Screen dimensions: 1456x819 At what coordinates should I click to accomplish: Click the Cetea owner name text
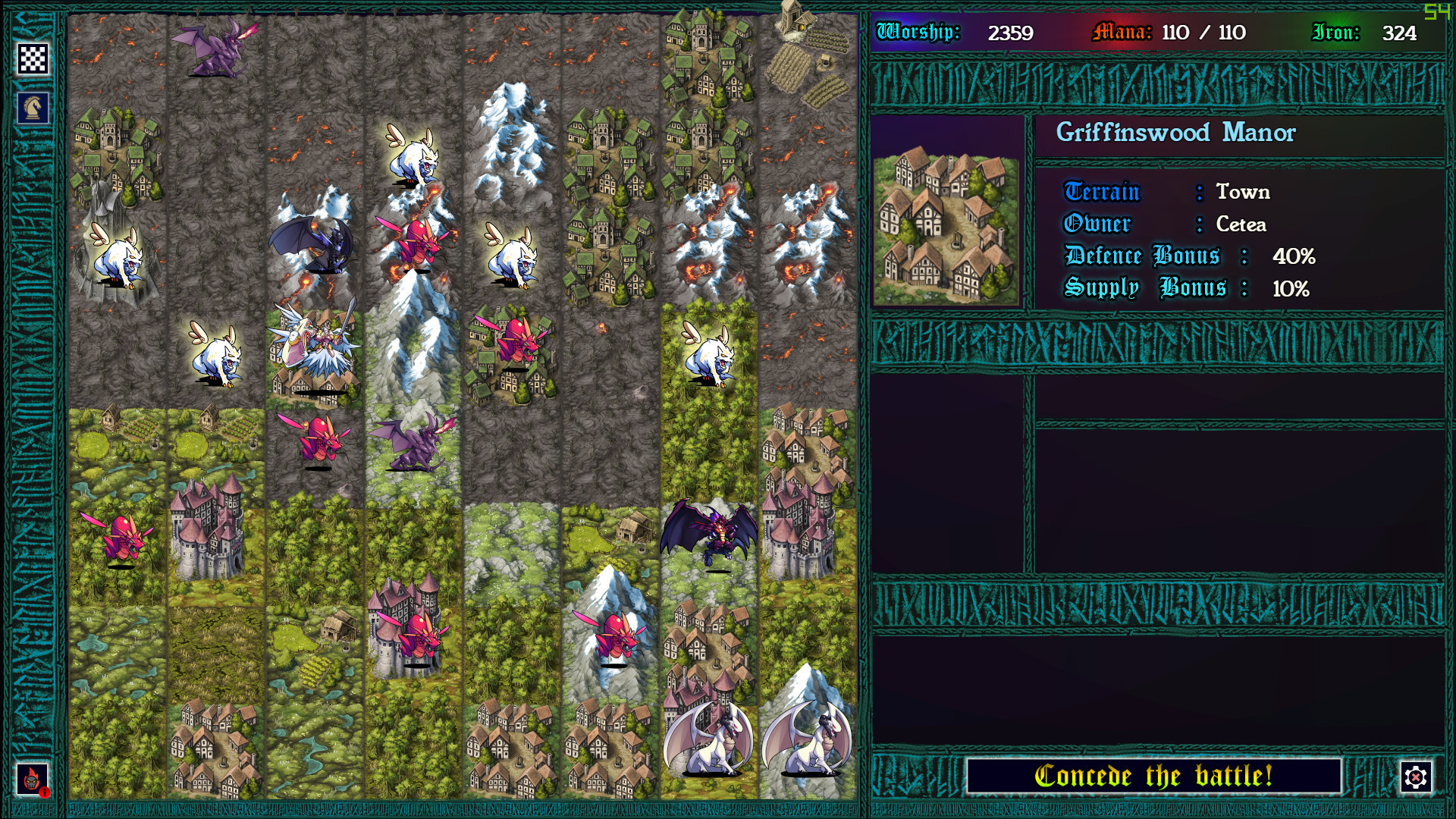pos(1242,224)
